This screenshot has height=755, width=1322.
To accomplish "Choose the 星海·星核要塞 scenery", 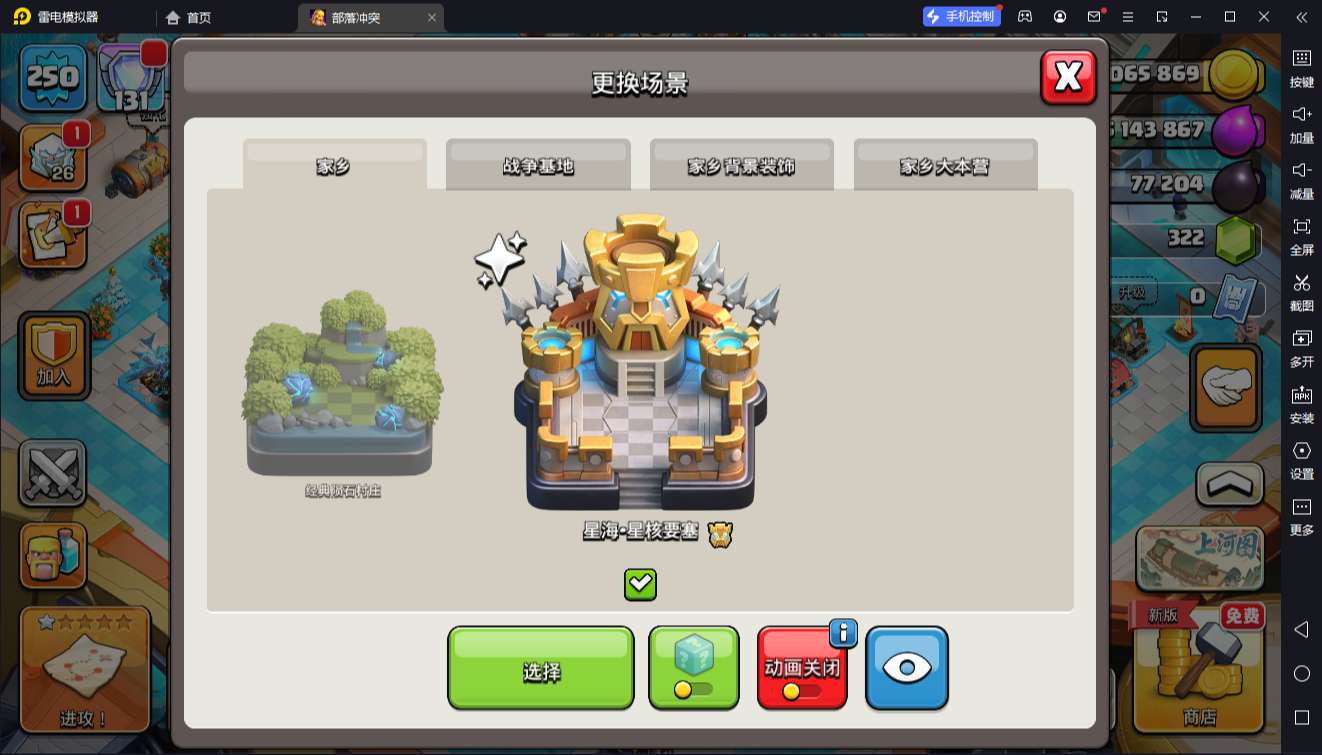I will (641, 370).
